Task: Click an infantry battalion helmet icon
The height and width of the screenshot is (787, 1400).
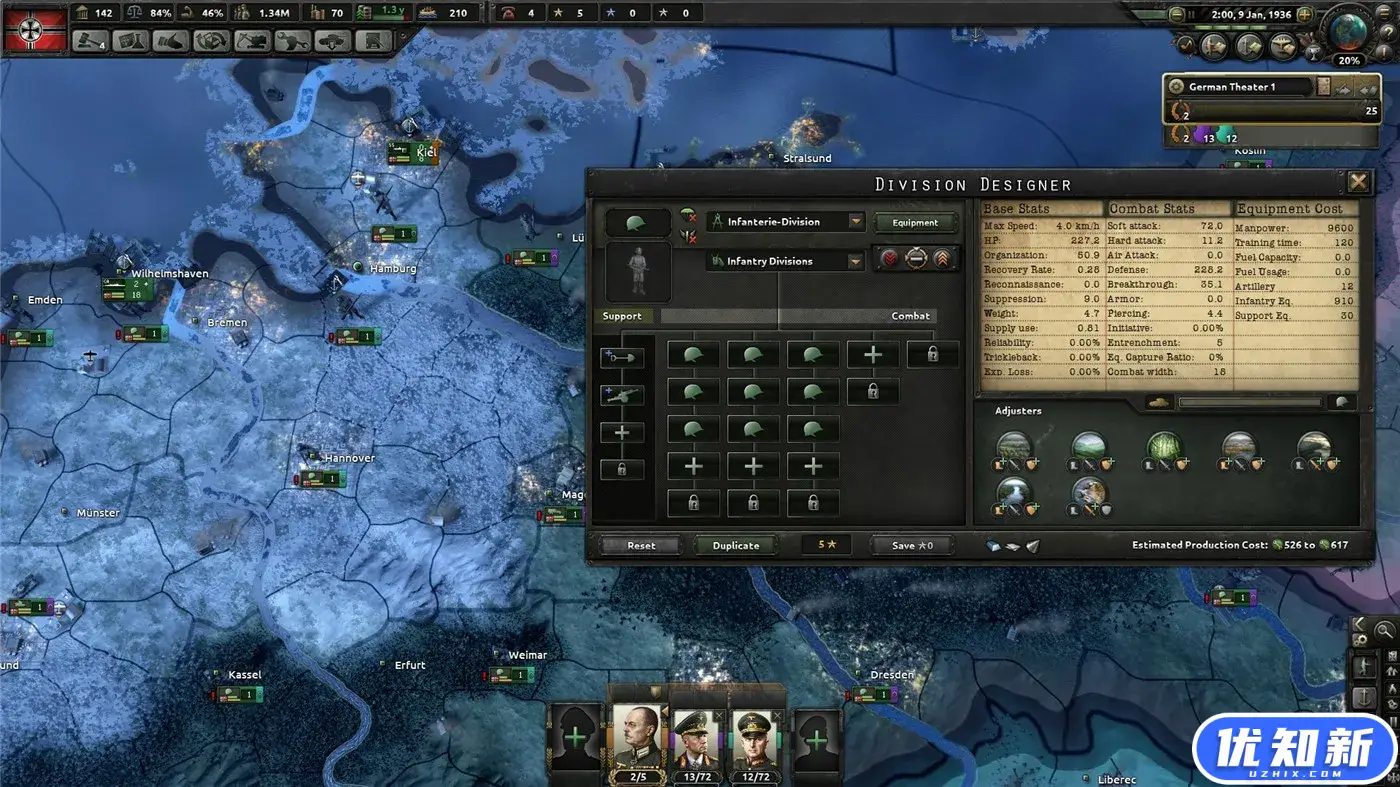Action: [x=694, y=354]
